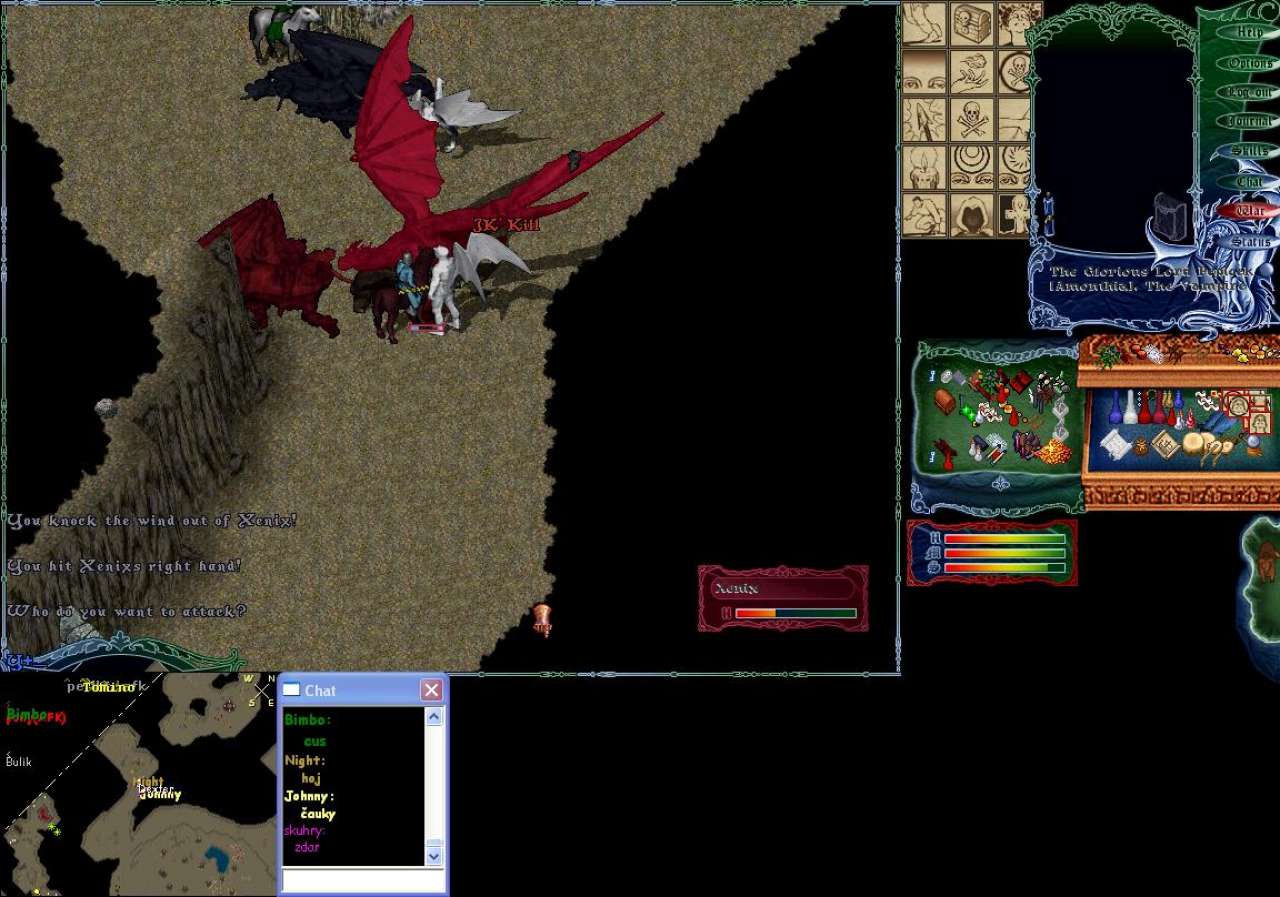Click the paperdoll Chat button
Viewport: 1280px width, 897px height.
[x=1250, y=181]
